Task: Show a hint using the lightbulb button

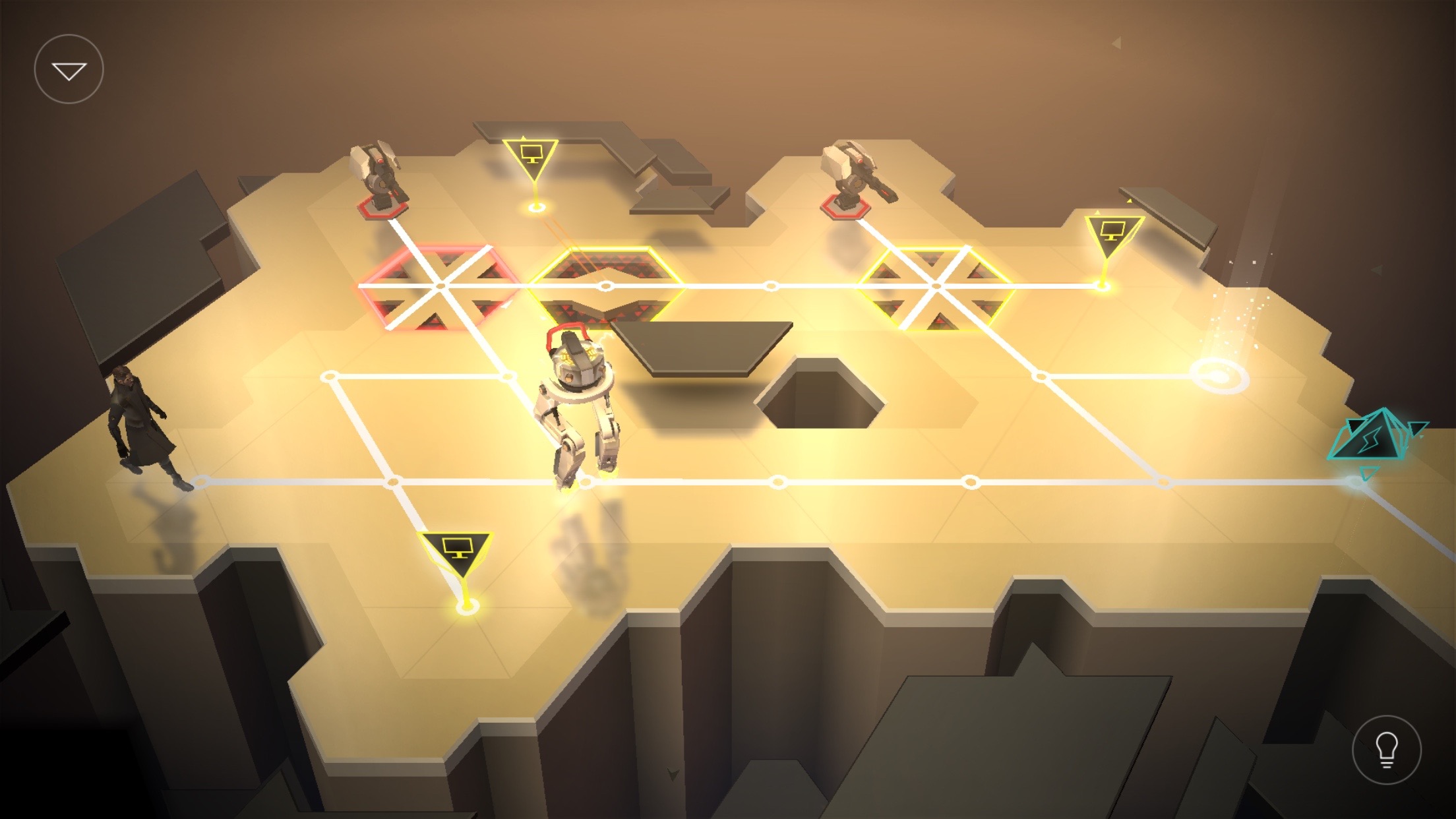Action: tap(1386, 750)
